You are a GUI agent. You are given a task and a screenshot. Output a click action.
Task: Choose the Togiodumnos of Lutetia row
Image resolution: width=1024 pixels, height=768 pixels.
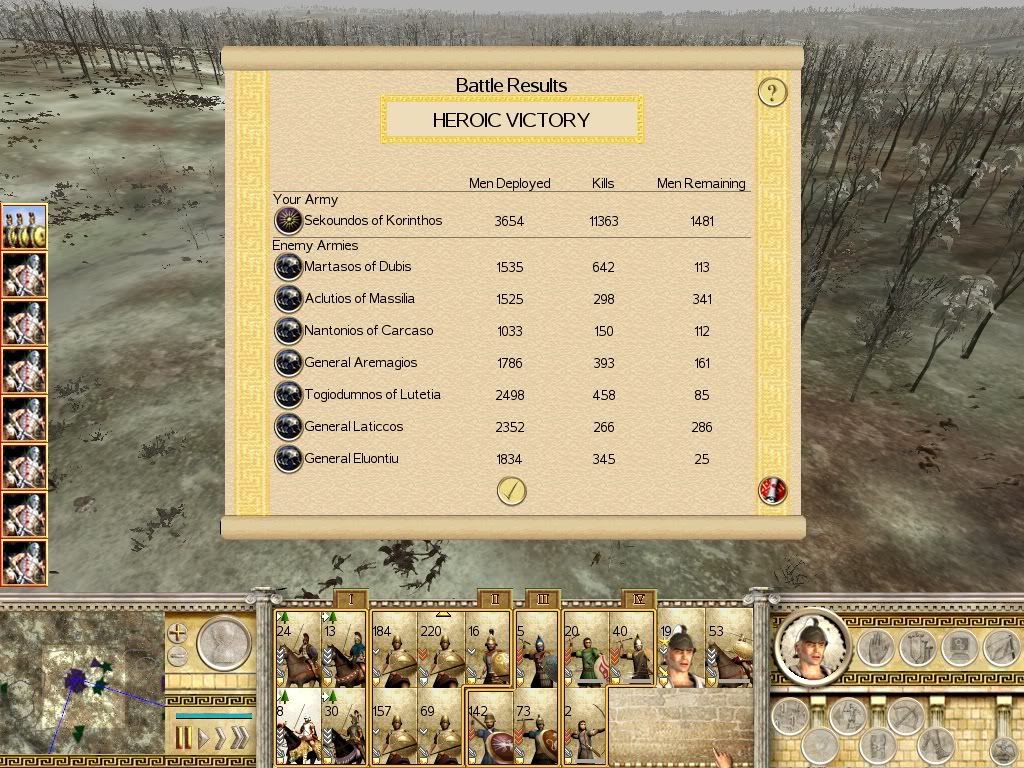click(x=372, y=395)
